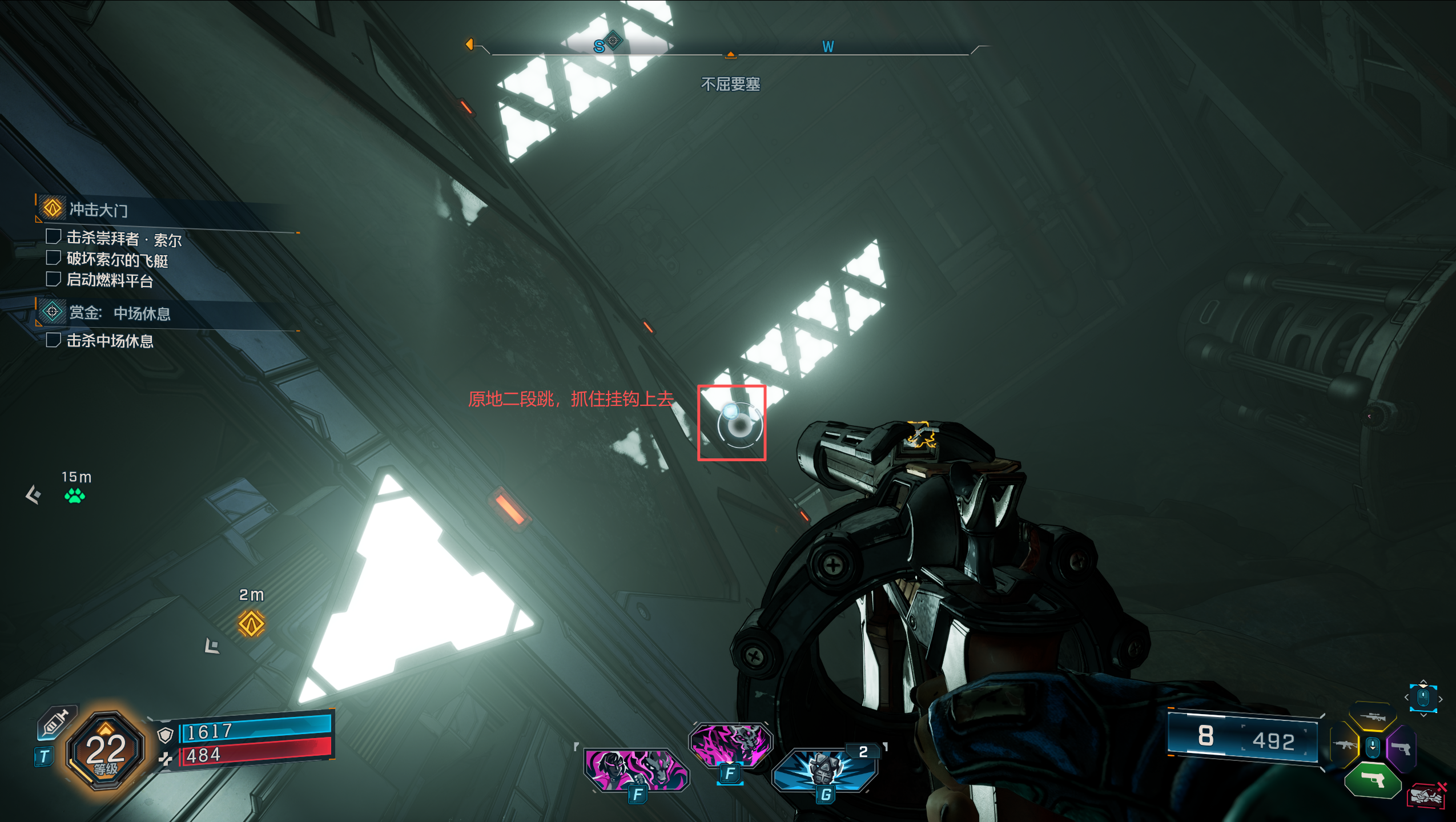The image size is (1456, 822).
Task: Click the orange quest waypoint marker
Action: pyautogui.click(x=251, y=623)
